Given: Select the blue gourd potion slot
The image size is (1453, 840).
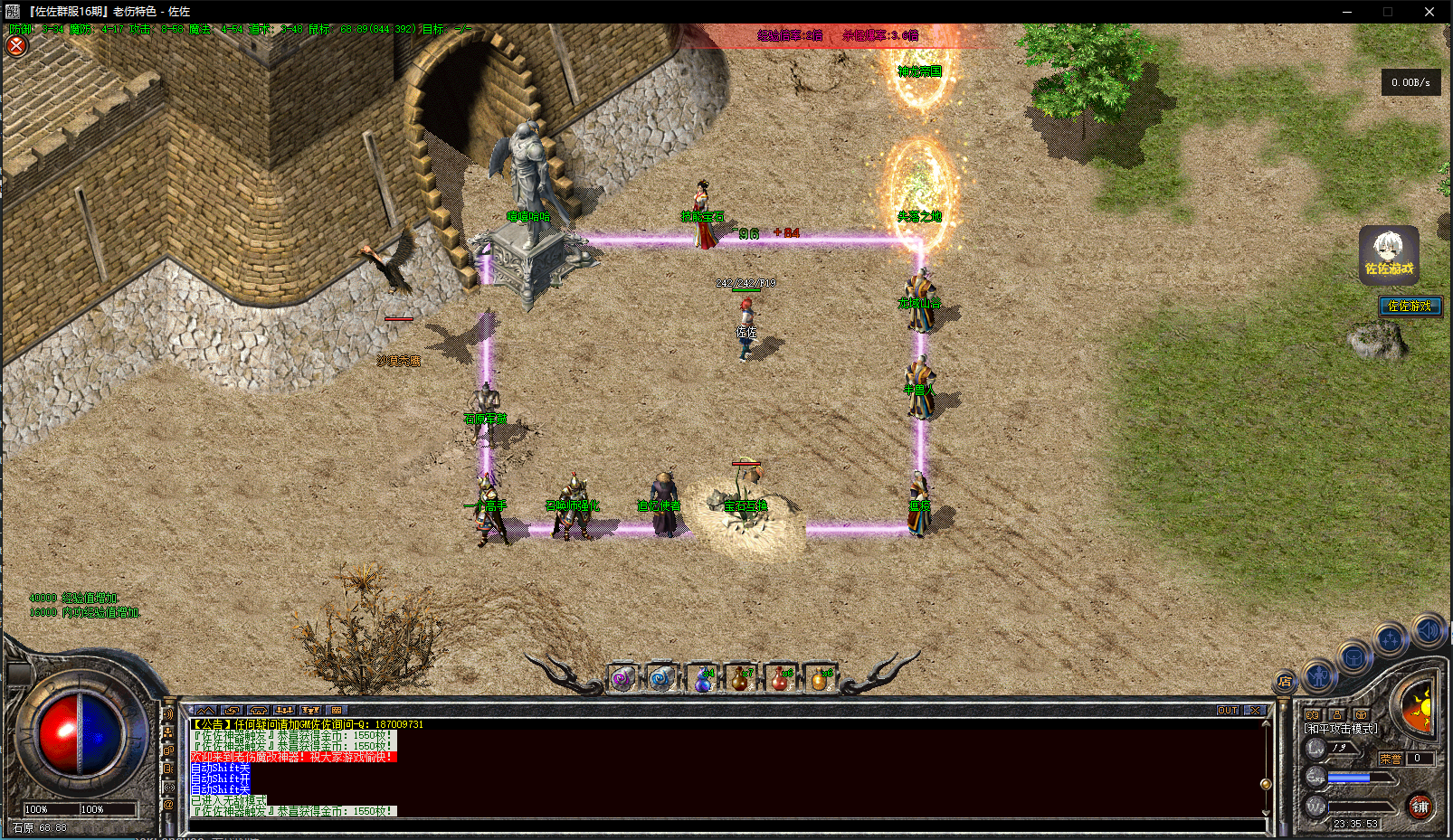Looking at the screenshot, I should point(702,680).
